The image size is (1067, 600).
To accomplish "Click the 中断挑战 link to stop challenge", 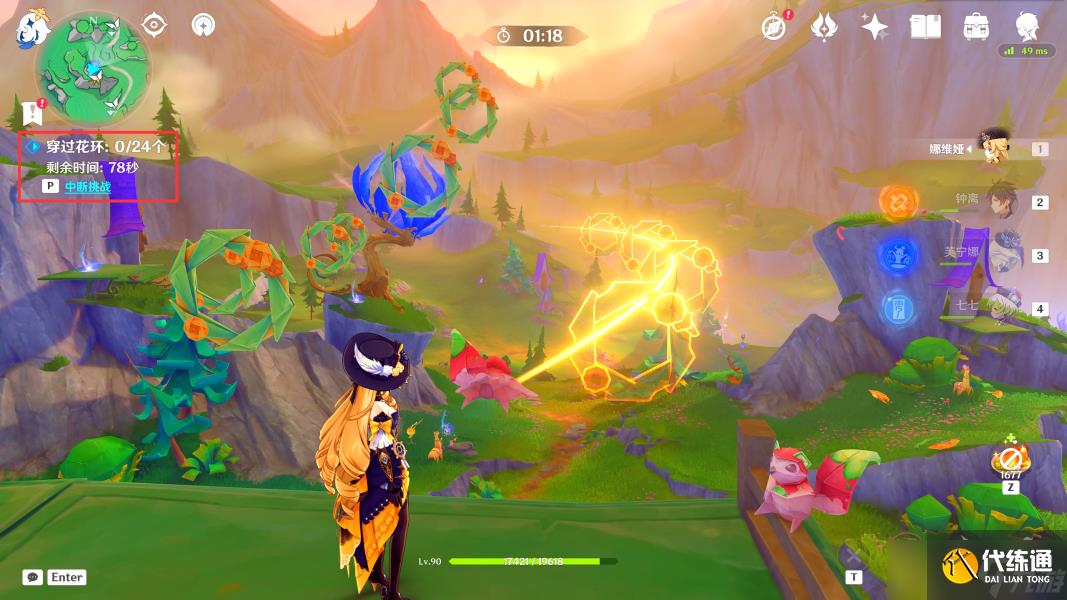I will coord(87,186).
